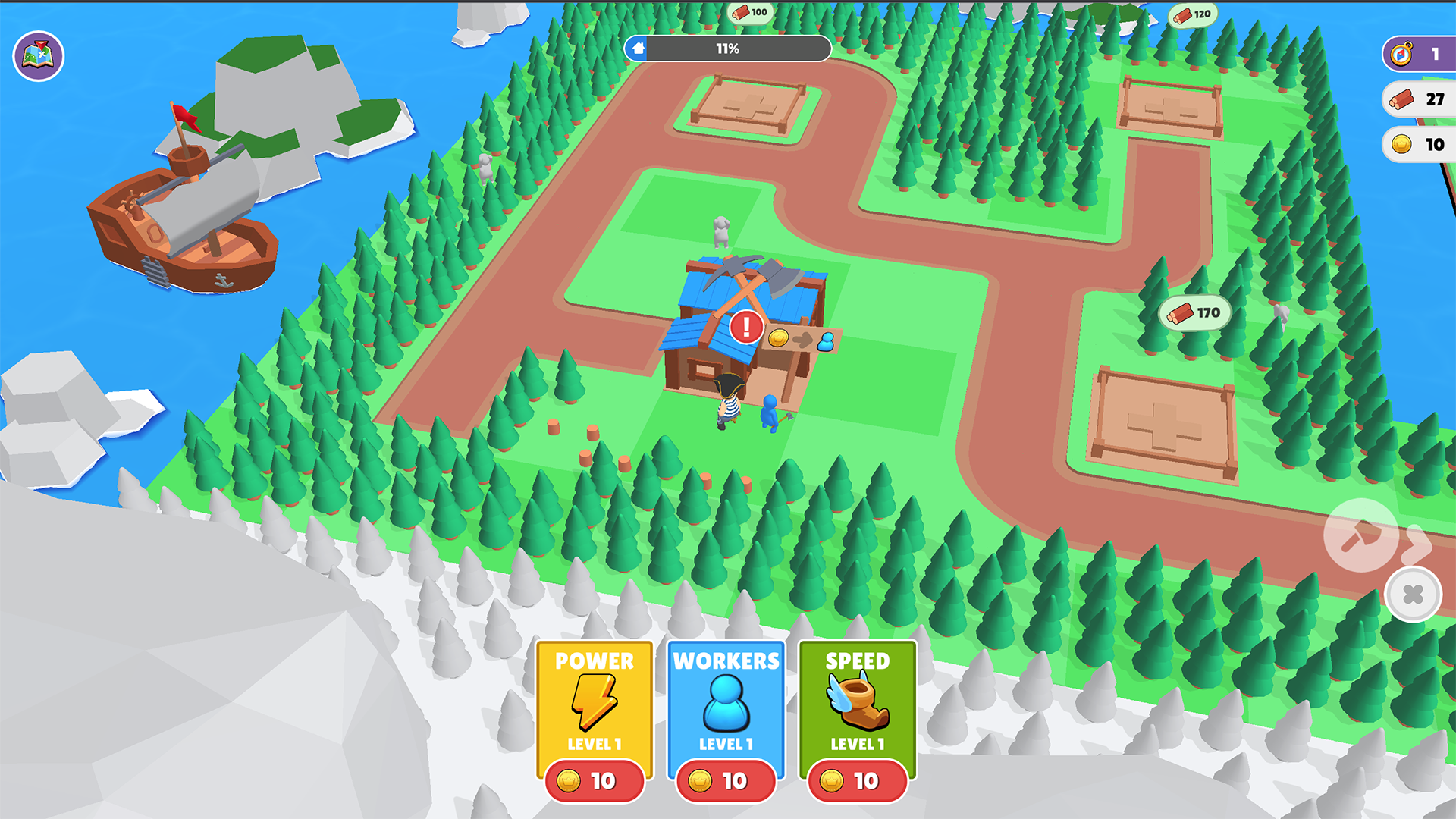The height and width of the screenshot is (819, 1456).
Task: Tap the 11% progress bar
Action: [728, 49]
